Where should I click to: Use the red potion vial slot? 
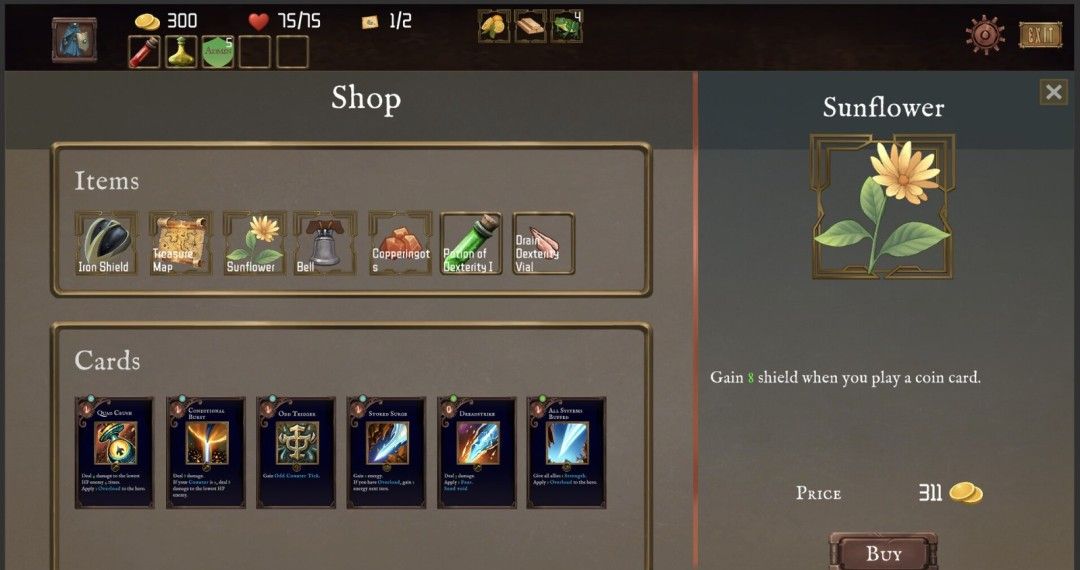(144, 52)
